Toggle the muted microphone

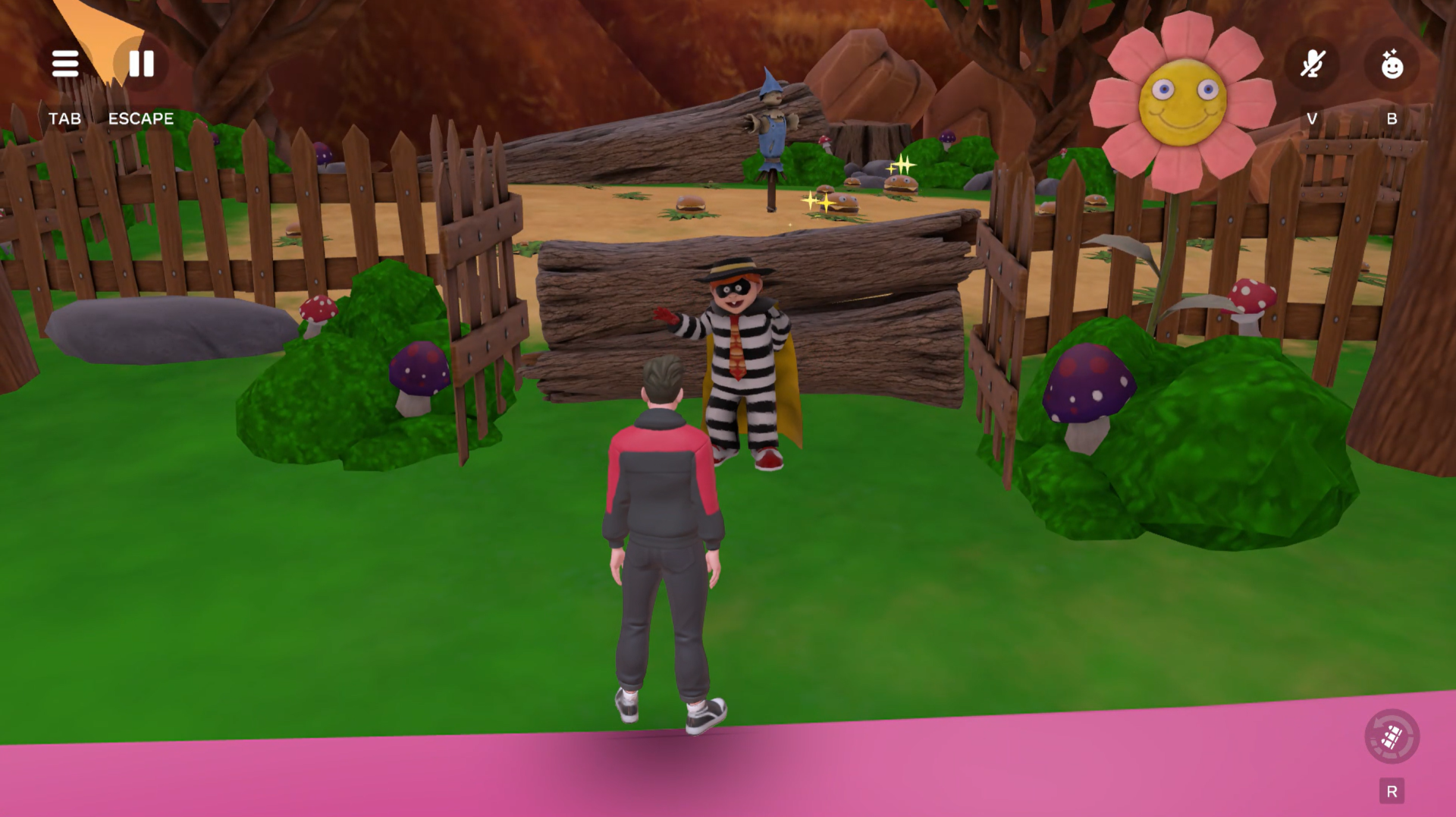pyautogui.click(x=1313, y=64)
